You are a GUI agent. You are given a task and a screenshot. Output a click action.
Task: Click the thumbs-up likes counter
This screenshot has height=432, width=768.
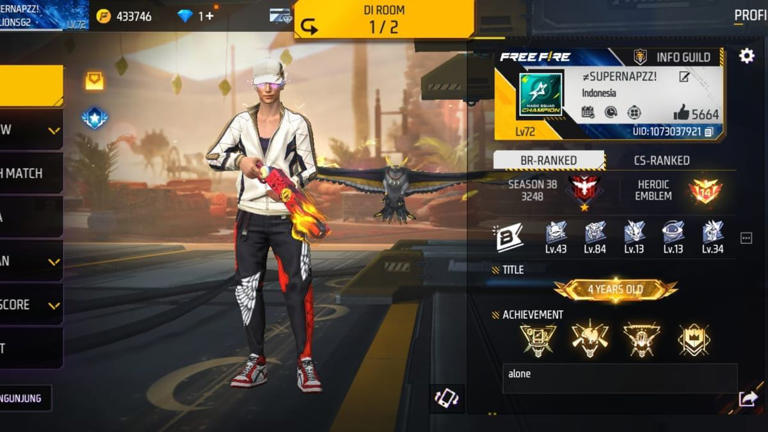tap(696, 114)
